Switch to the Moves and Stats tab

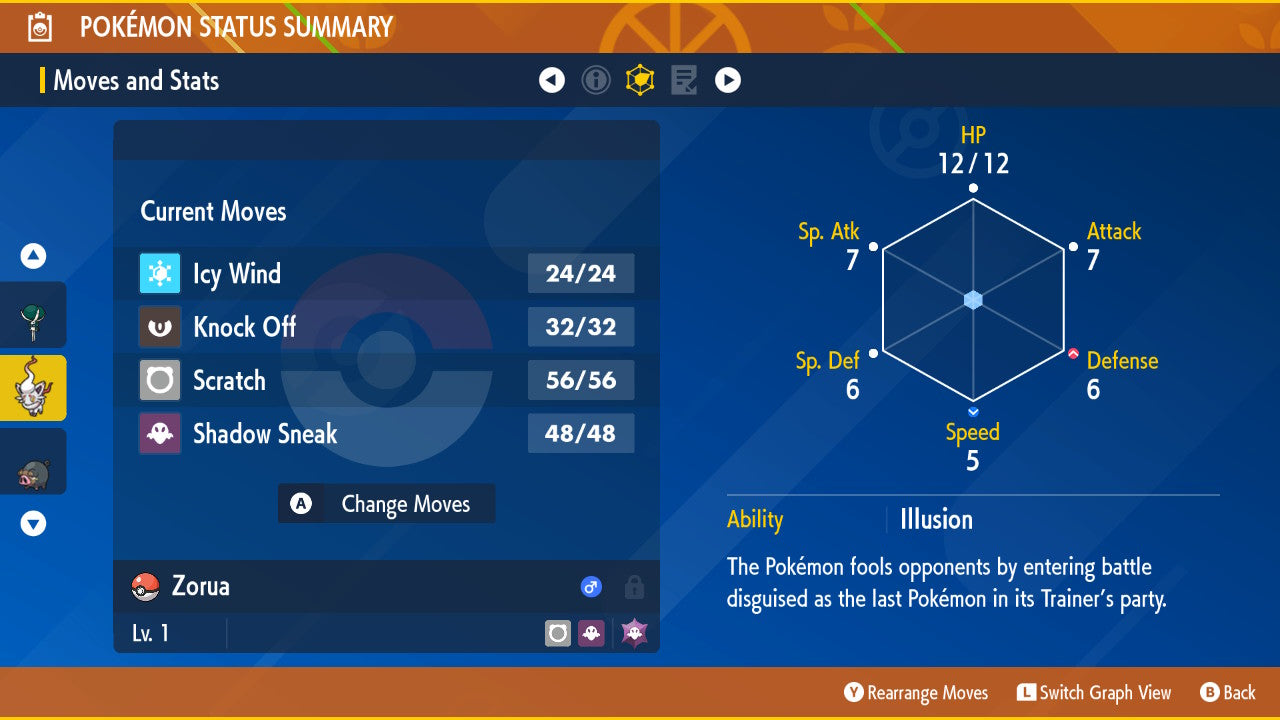tap(135, 80)
